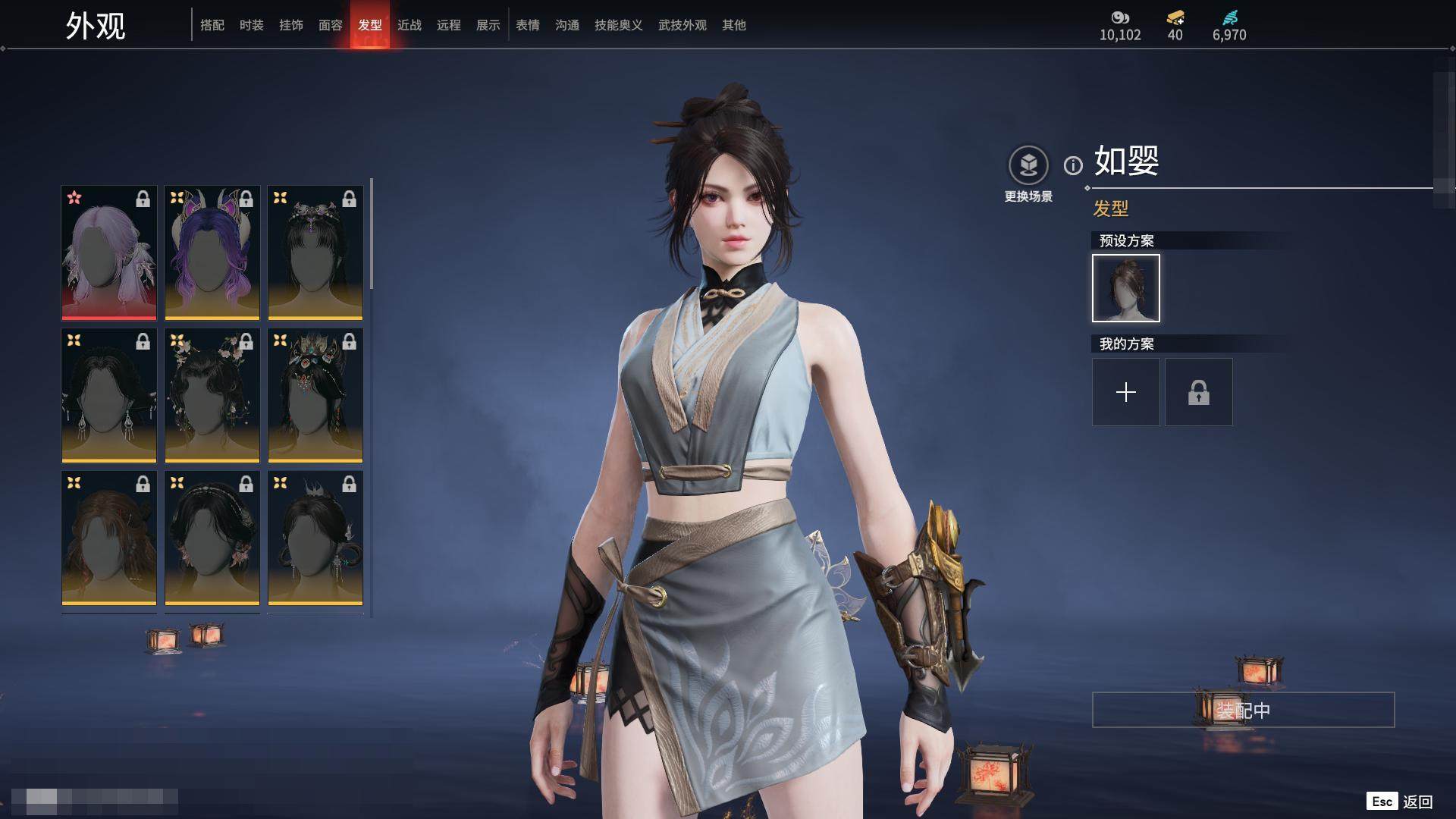Show the 展示 tab

488,25
